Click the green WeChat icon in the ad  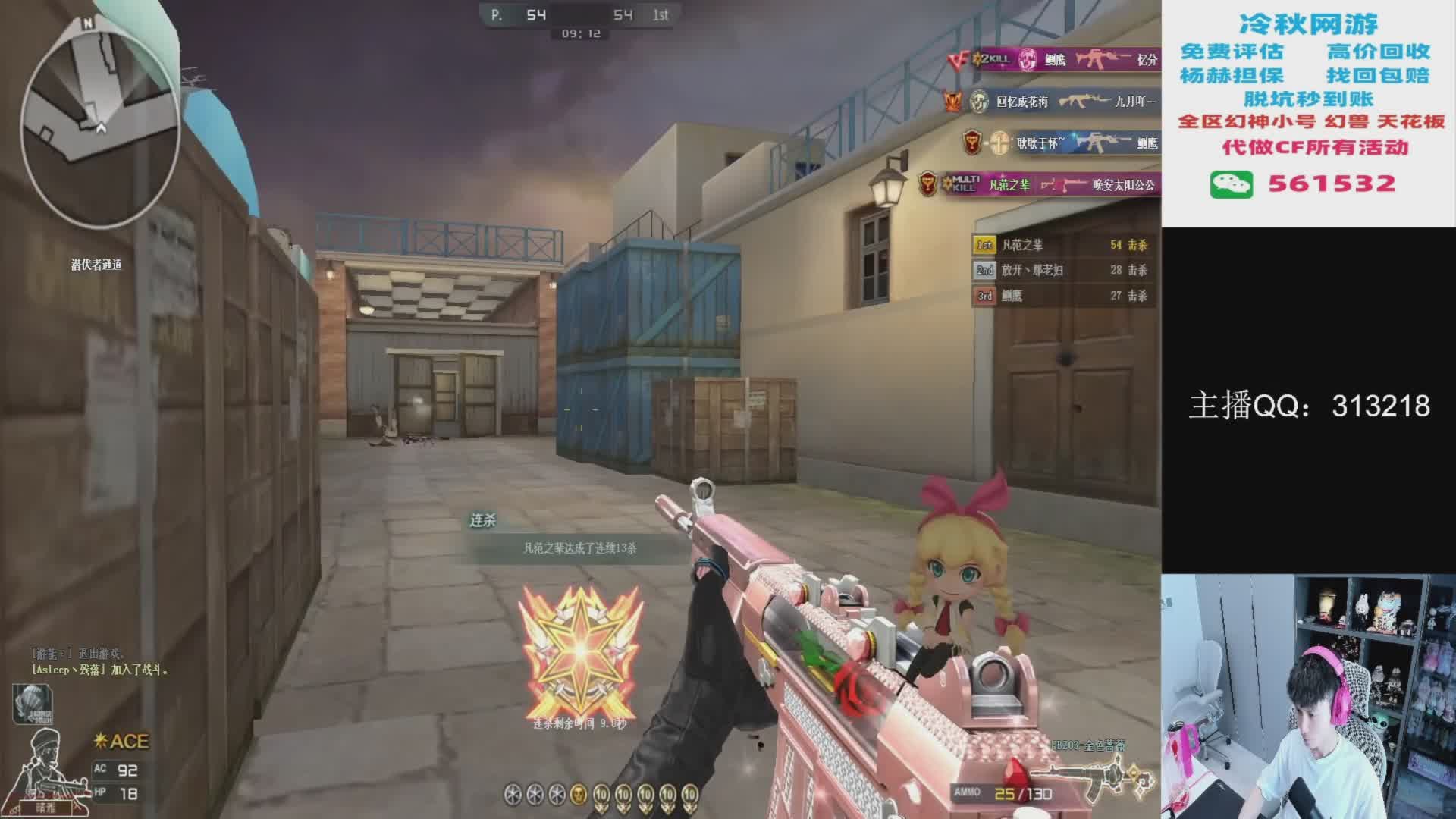coord(1231,184)
